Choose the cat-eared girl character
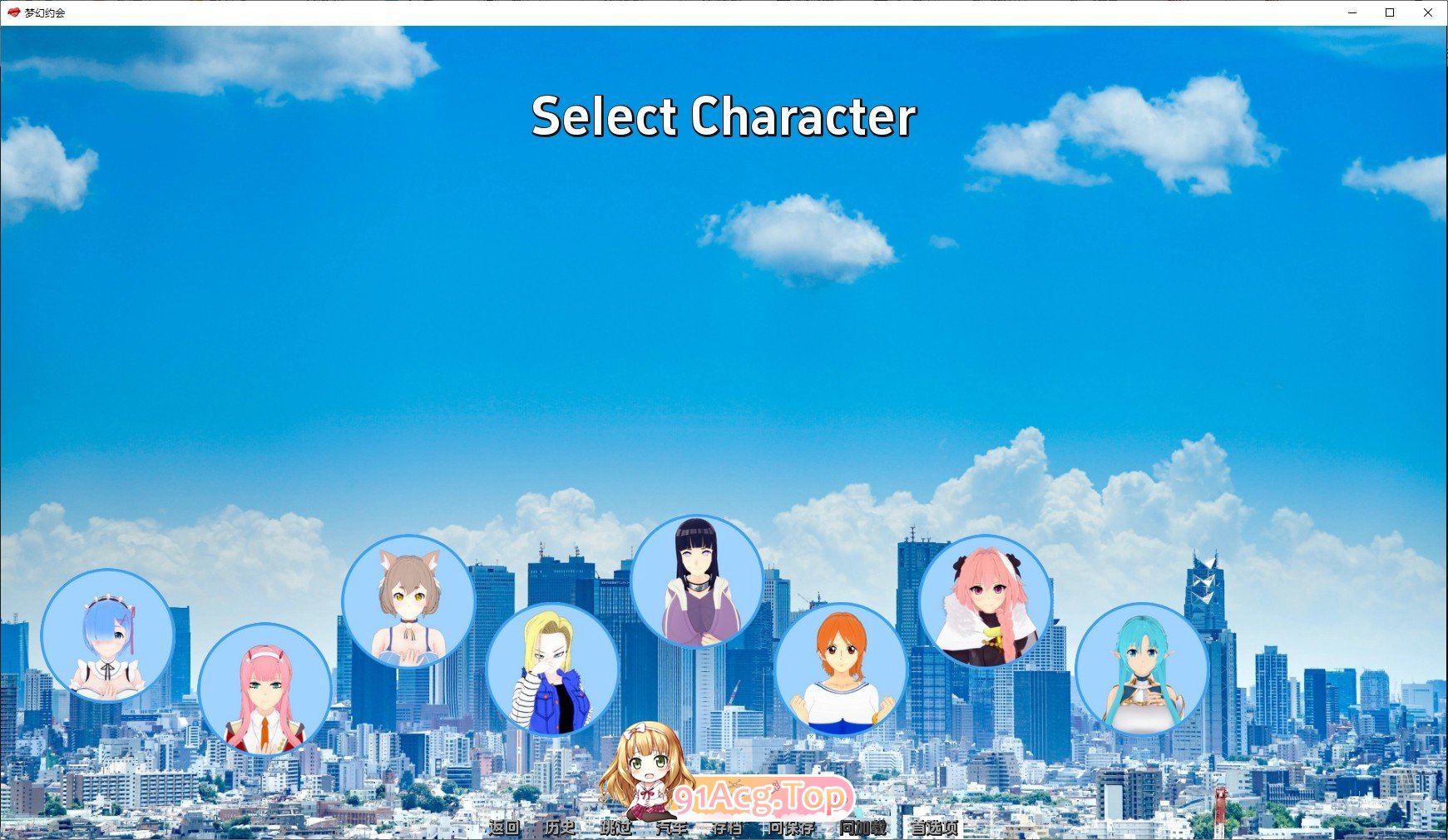The height and width of the screenshot is (840, 1448). click(x=410, y=603)
